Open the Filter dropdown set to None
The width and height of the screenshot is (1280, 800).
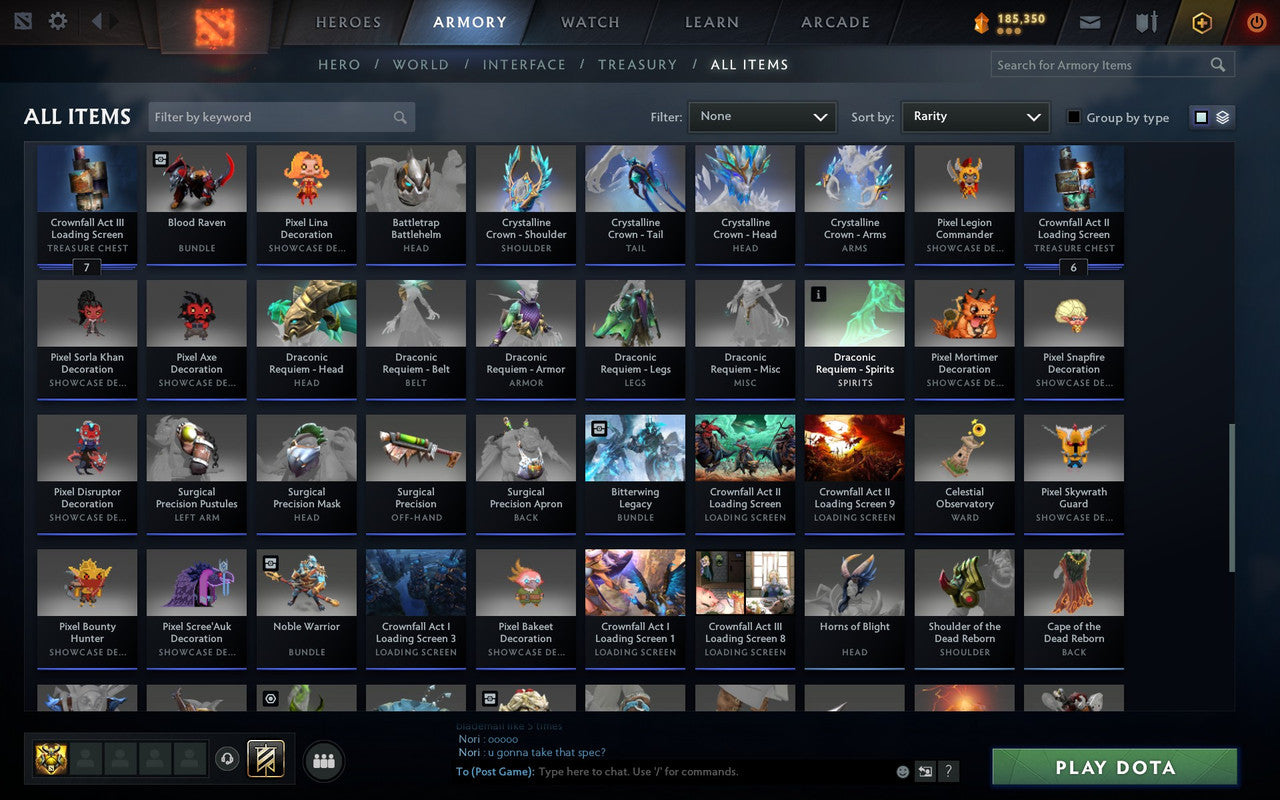coord(762,117)
